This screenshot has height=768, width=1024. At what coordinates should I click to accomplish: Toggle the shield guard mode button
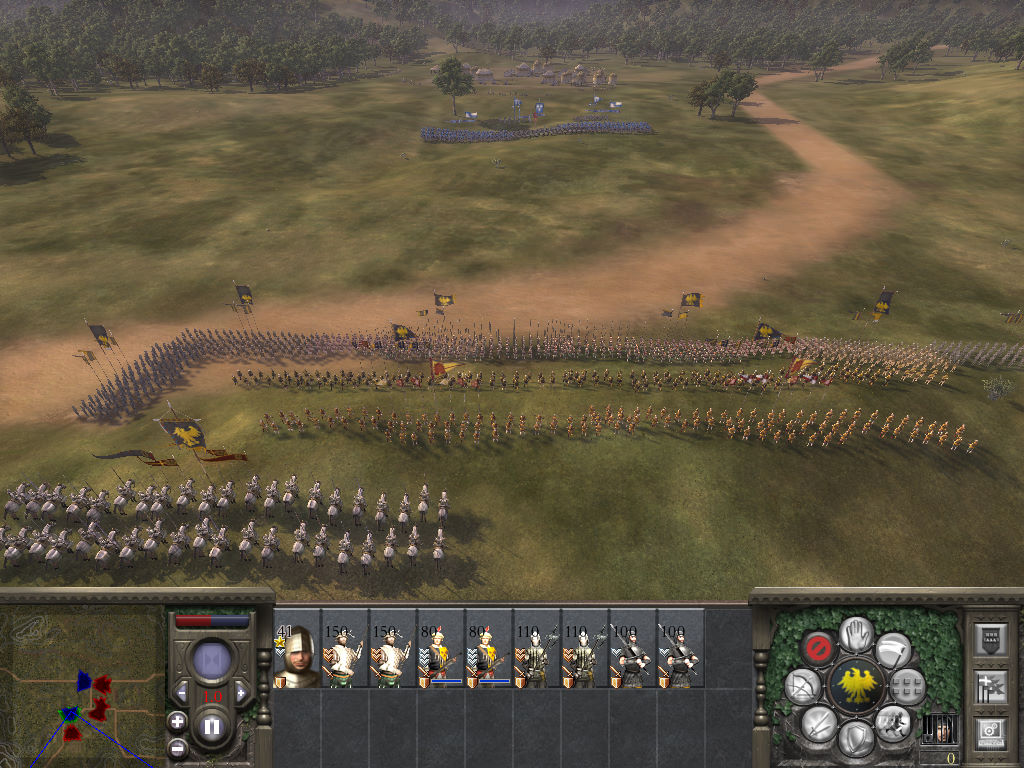tap(856, 738)
